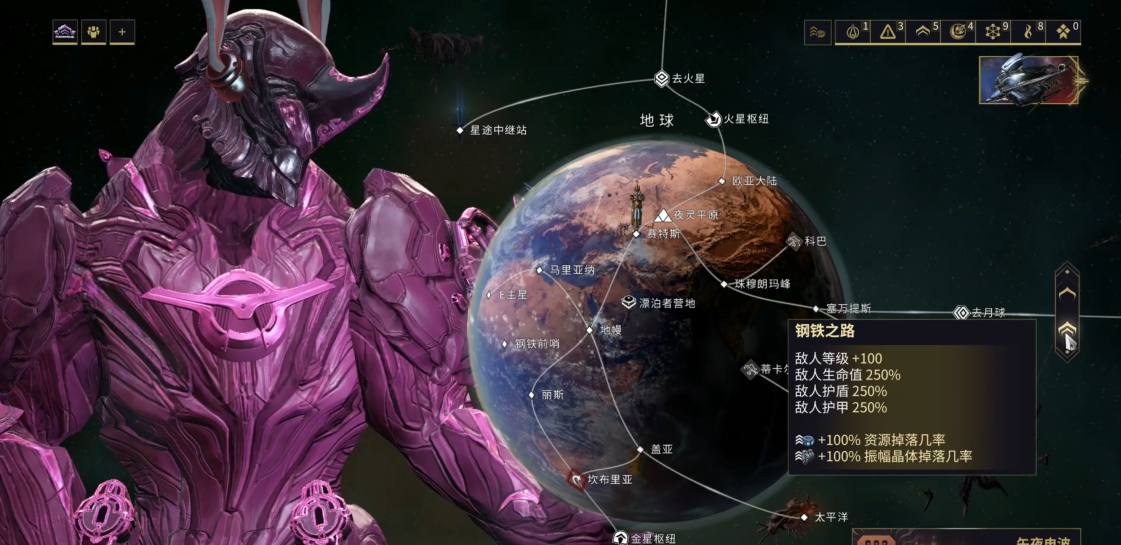
Task: Open the alerts warning triangle tab
Action: 888,32
